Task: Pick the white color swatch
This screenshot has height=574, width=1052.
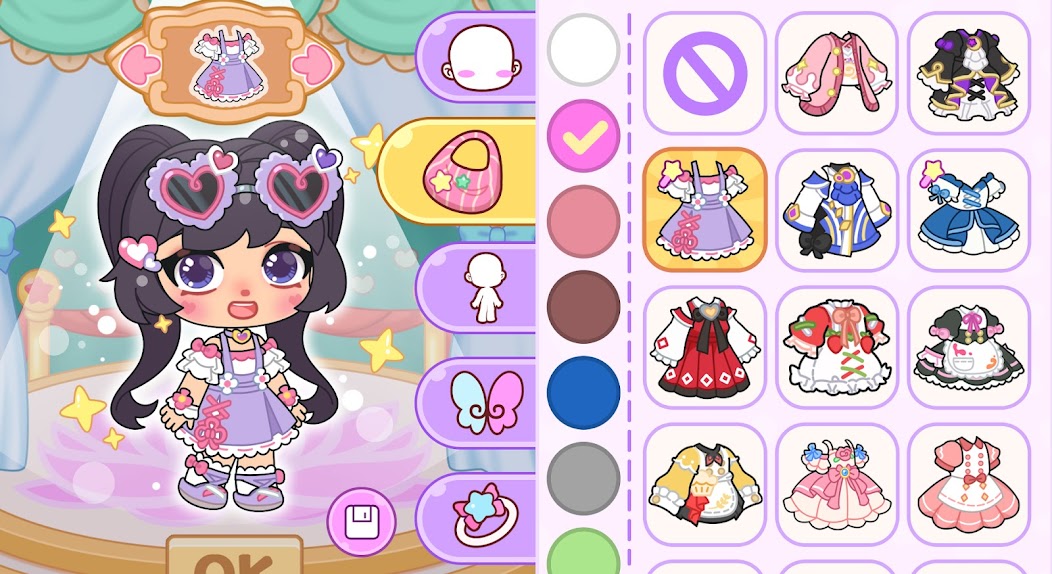Action: pyautogui.click(x=584, y=49)
